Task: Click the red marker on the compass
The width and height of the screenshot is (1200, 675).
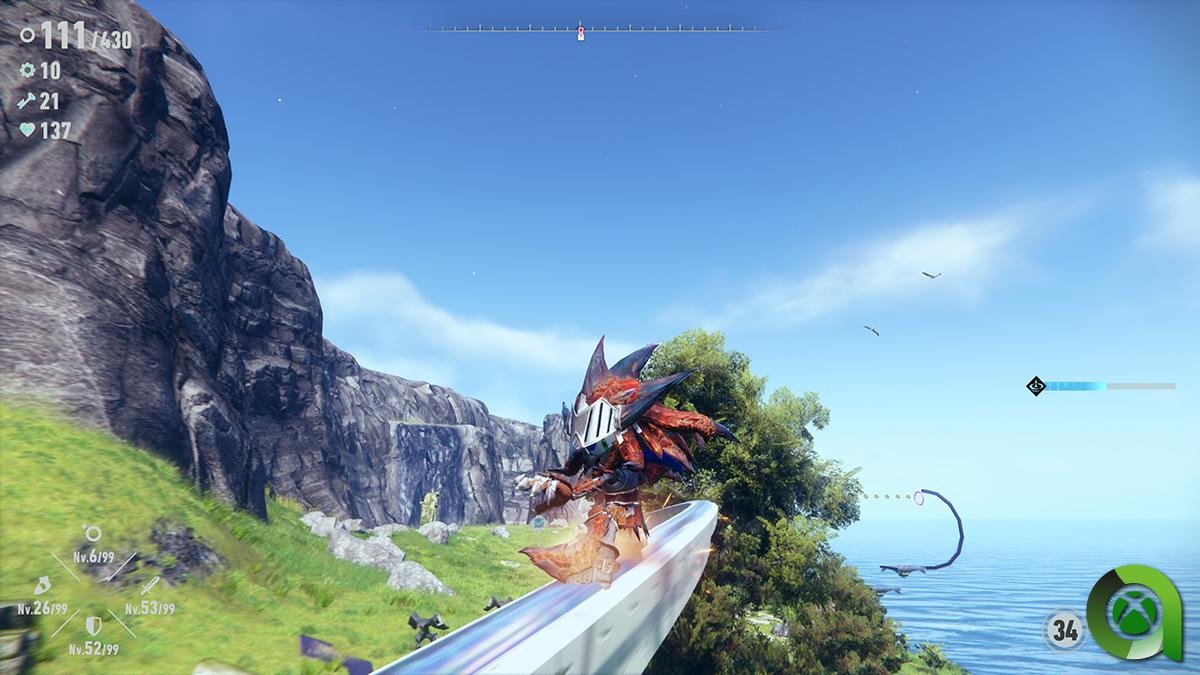Action: tap(581, 34)
